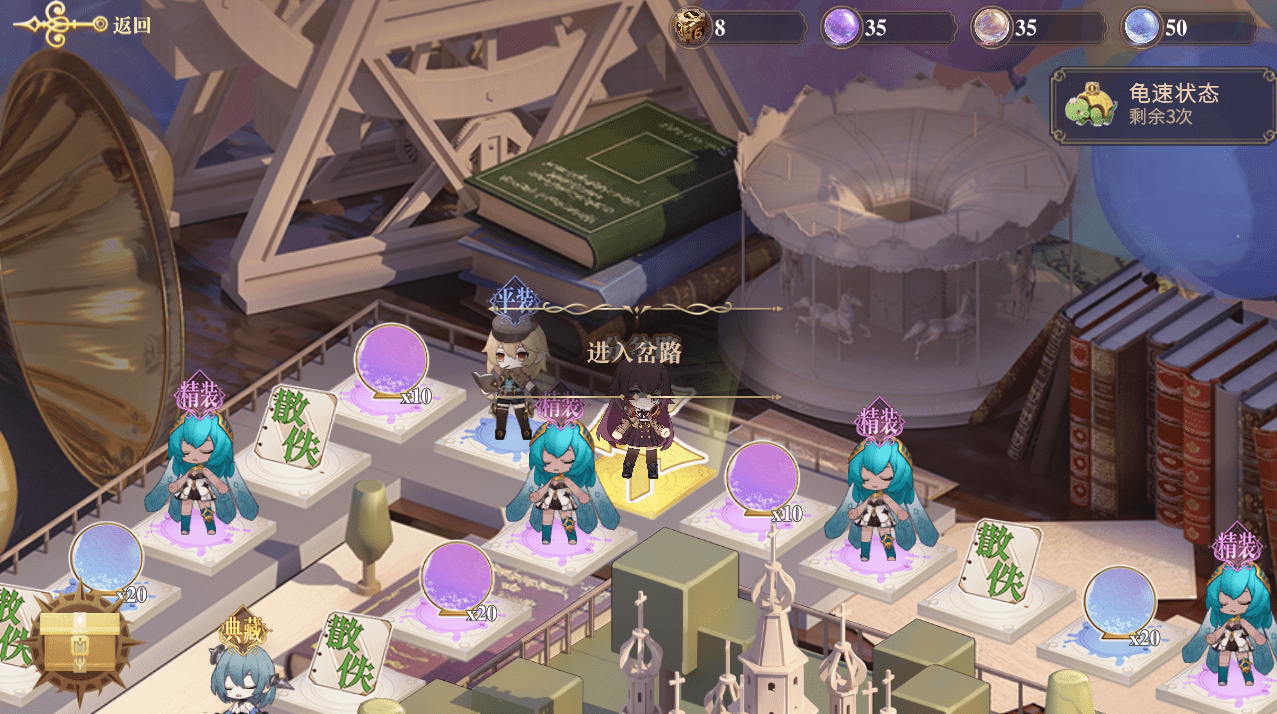
Task: Open the golden treasure chest icon
Action: click(x=79, y=641)
